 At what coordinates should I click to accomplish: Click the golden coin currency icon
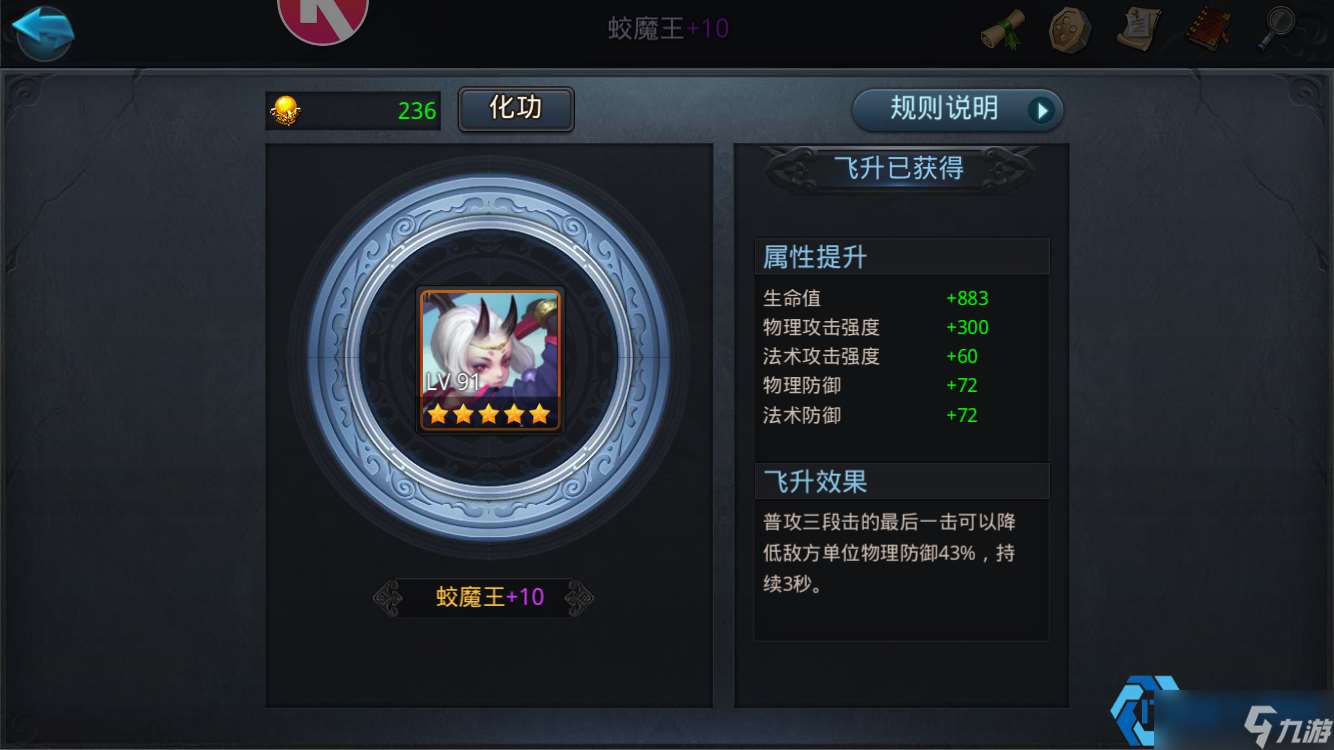pyautogui.click(x=283, y=110)
